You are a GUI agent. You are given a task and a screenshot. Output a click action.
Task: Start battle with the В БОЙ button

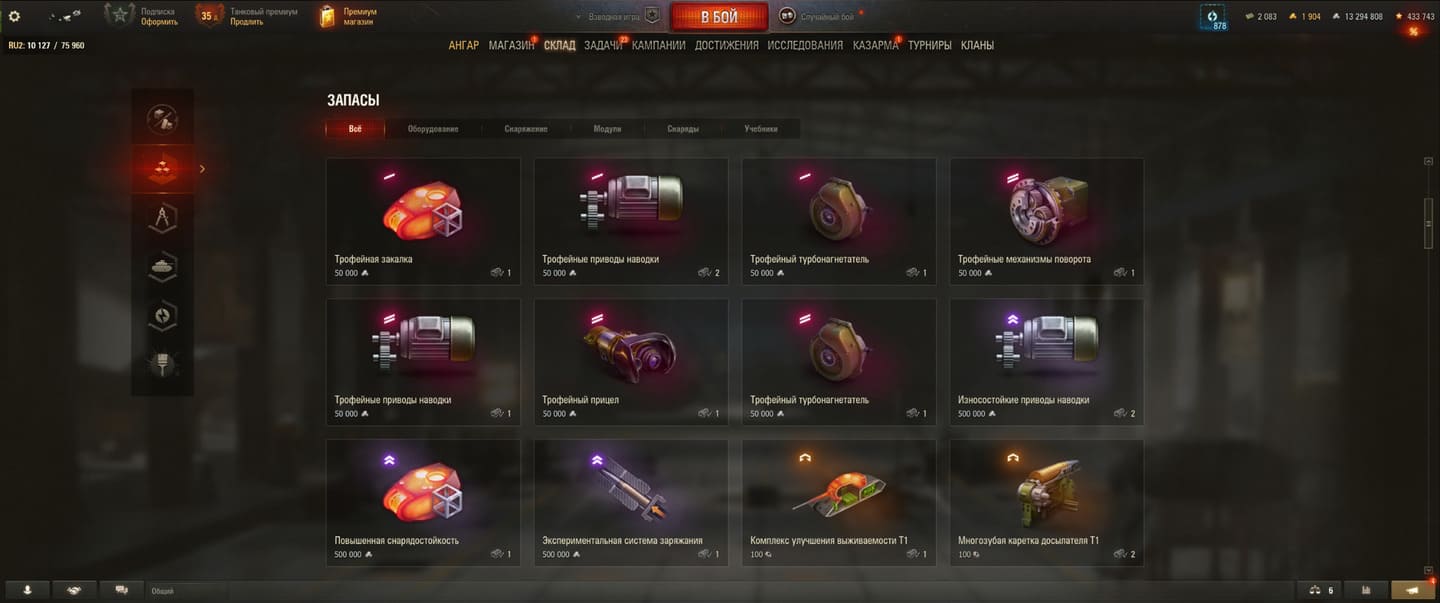(719, 17)
